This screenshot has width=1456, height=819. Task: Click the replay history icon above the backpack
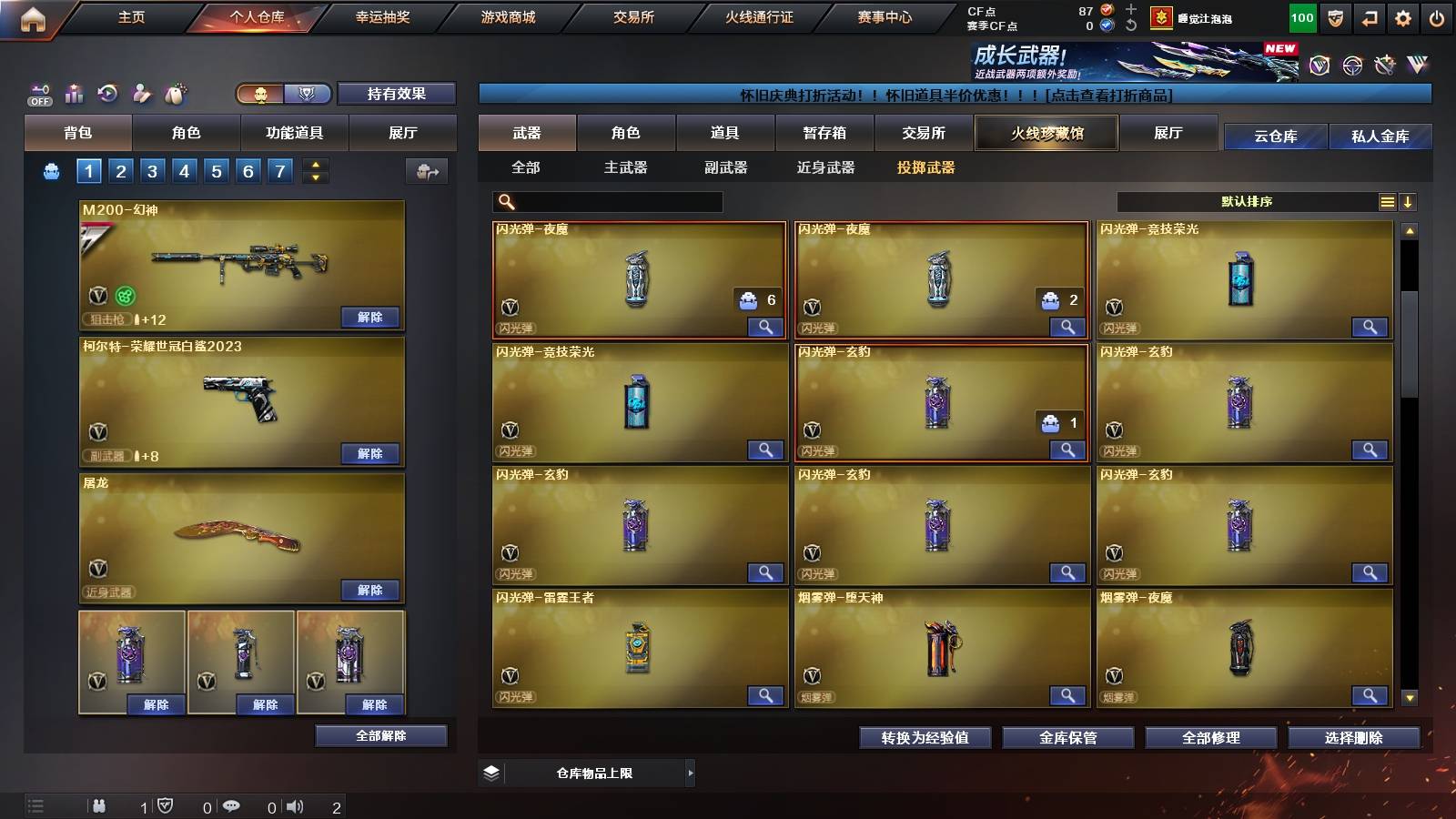point(107,93)
